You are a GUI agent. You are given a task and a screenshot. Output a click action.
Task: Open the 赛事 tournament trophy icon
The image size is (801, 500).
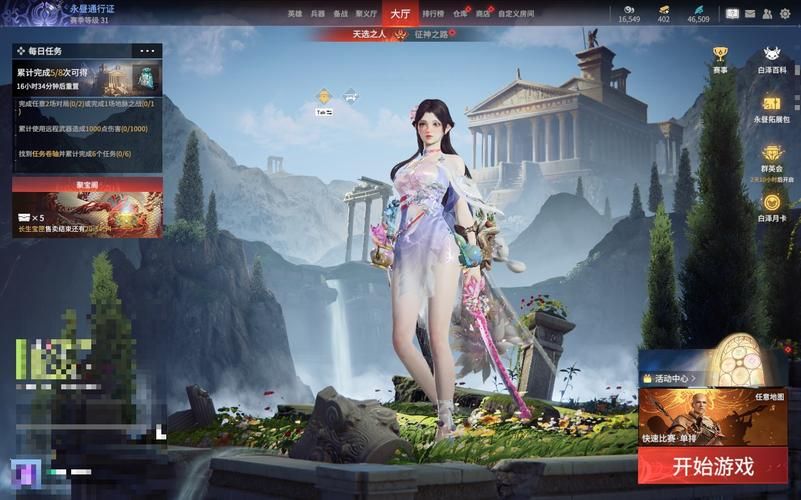(720, 59)
